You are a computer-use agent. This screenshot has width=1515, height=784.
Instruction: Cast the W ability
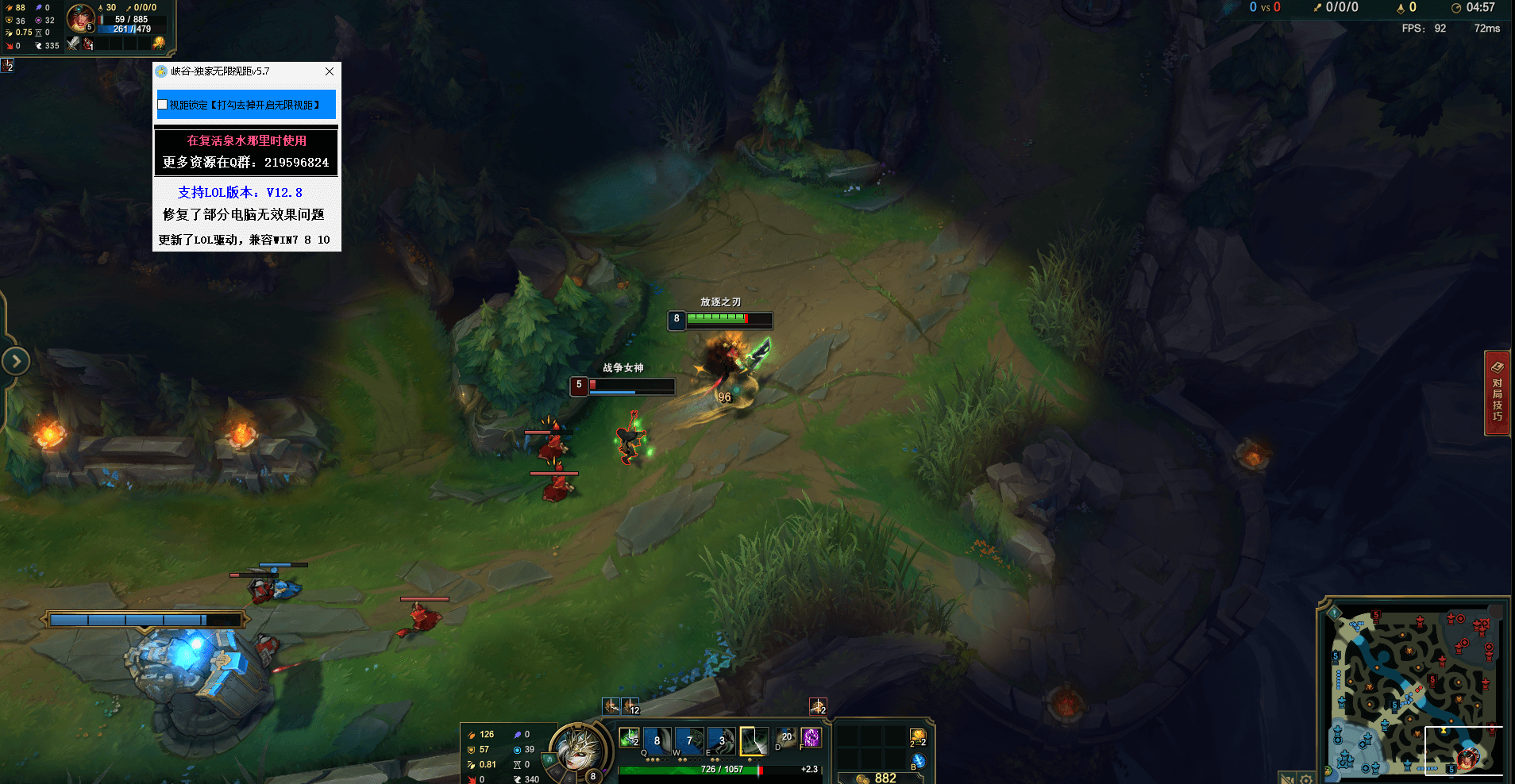point(688,740)
